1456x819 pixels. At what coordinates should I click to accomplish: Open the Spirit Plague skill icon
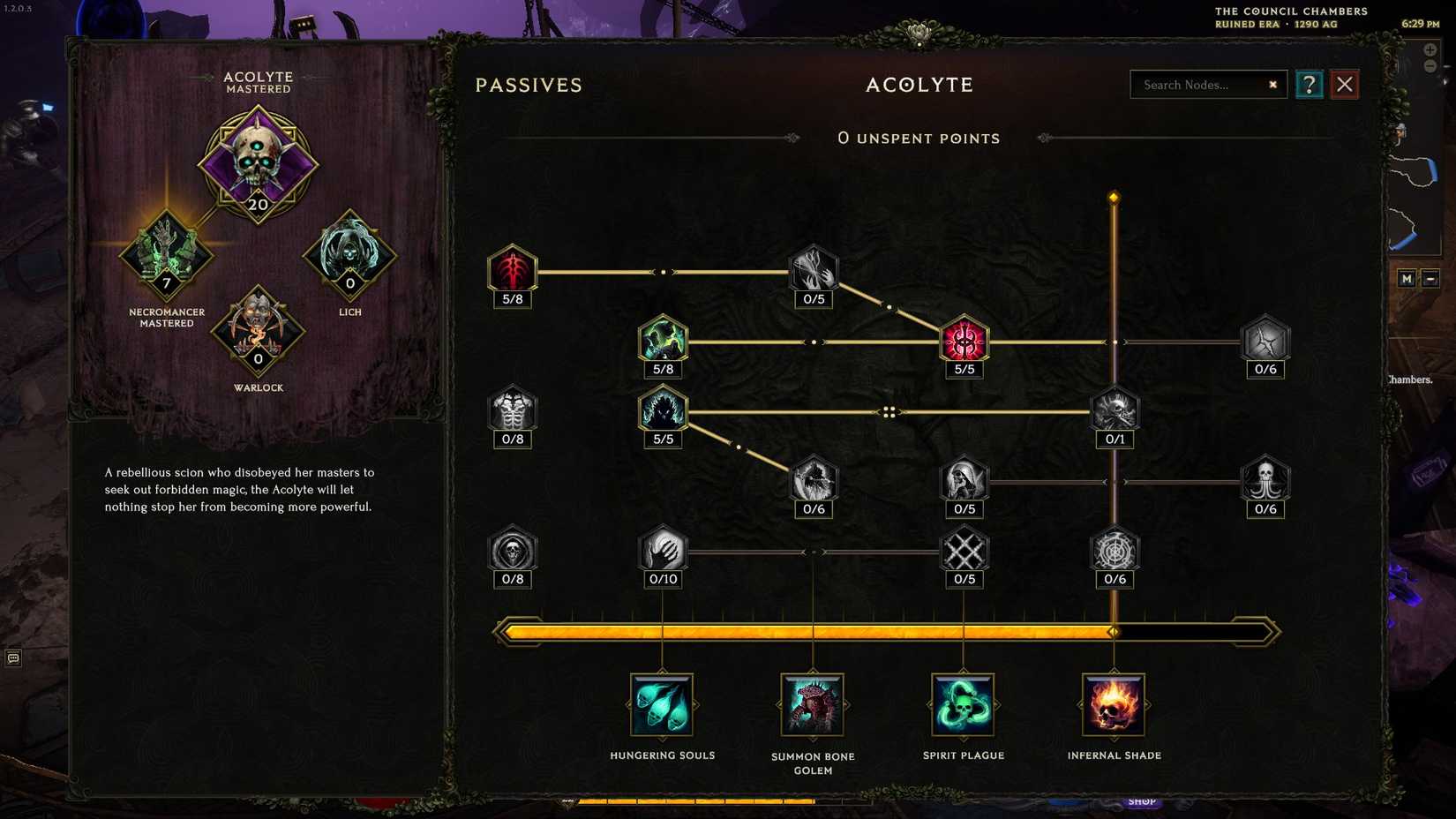963,706
